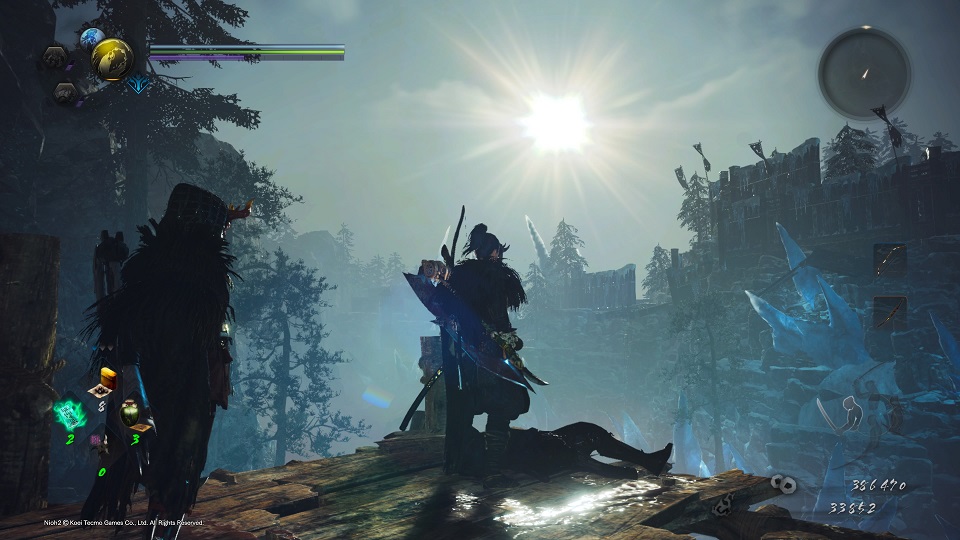Click the blue secondary guardian spirit orb
The image size is (960, 540).
point(92,39)
